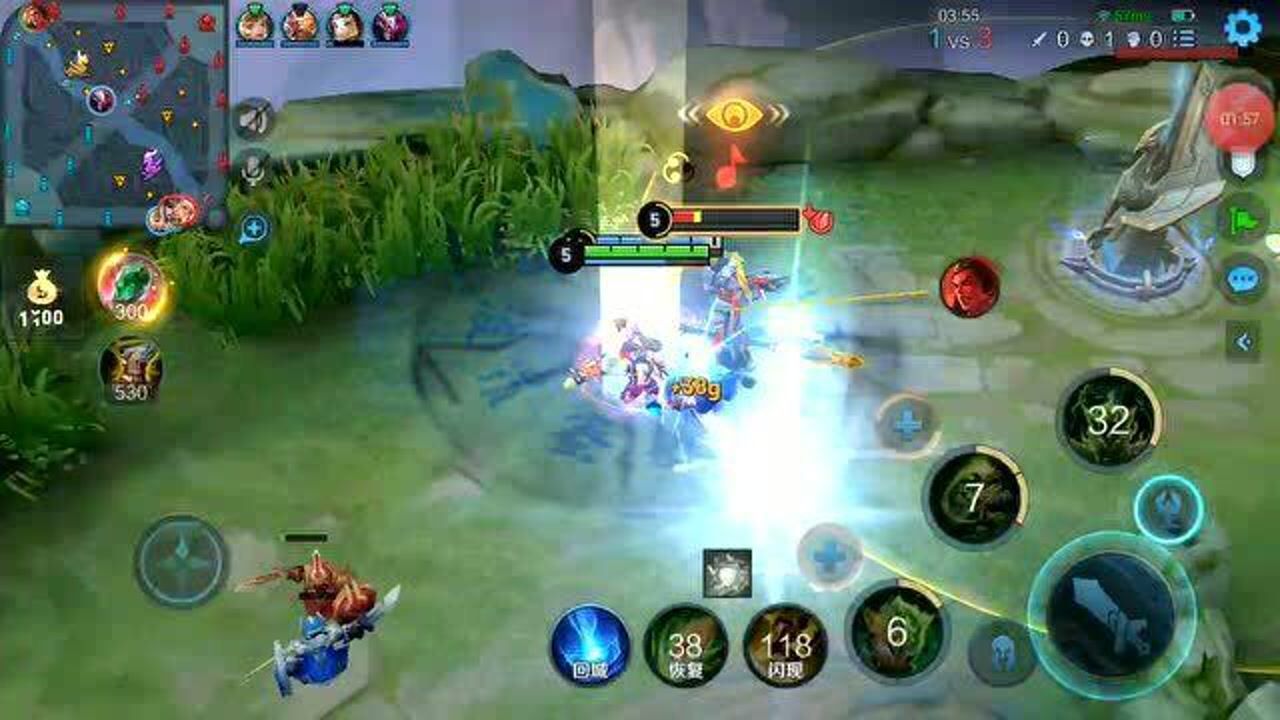Use the 闪现 flash spell
1280x720 pixels.
785,645
